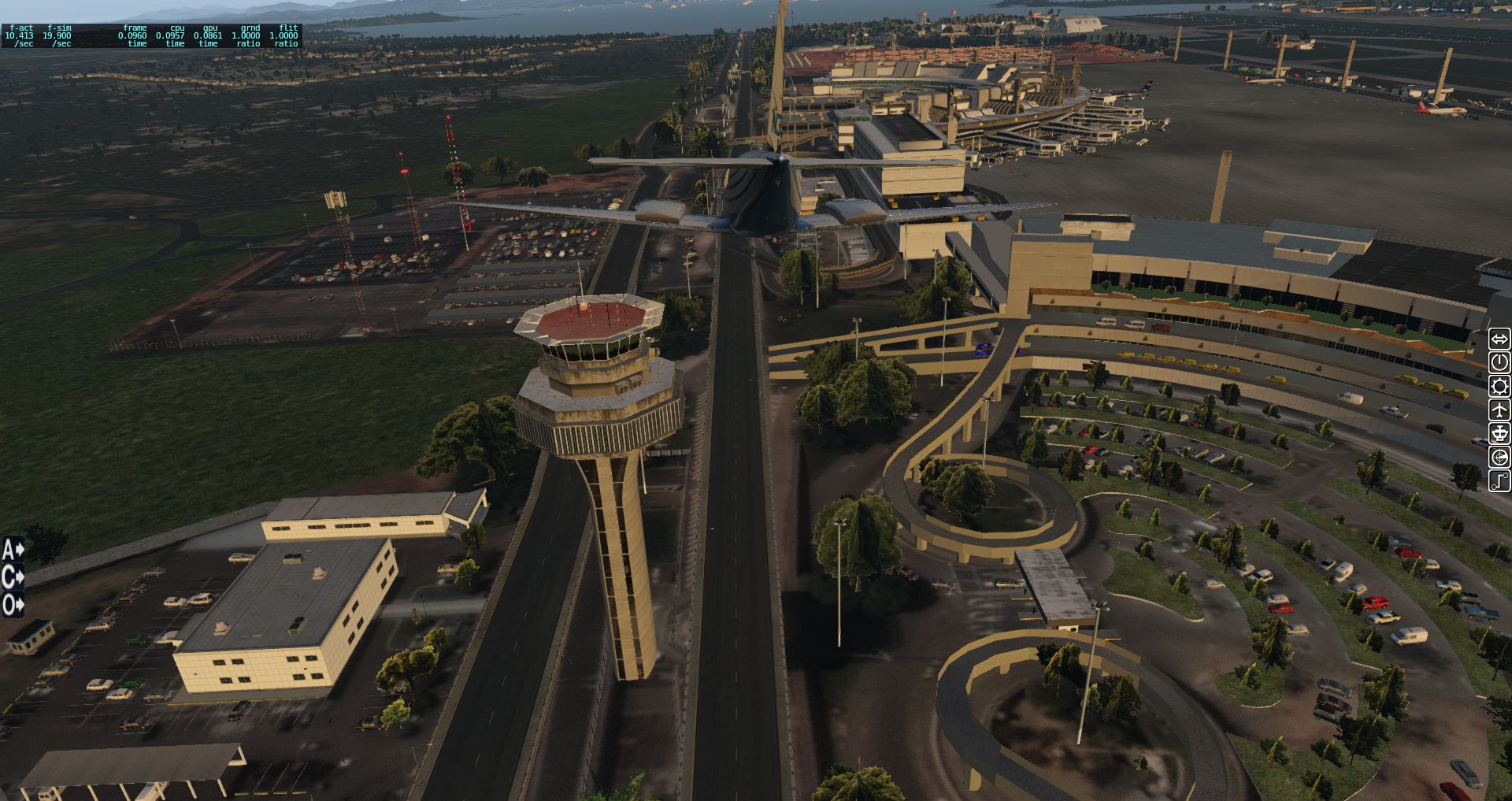Select the airplane icon in the toolbar
The height and width of the screenshot is (801, 1512).
click(1499, 410)
